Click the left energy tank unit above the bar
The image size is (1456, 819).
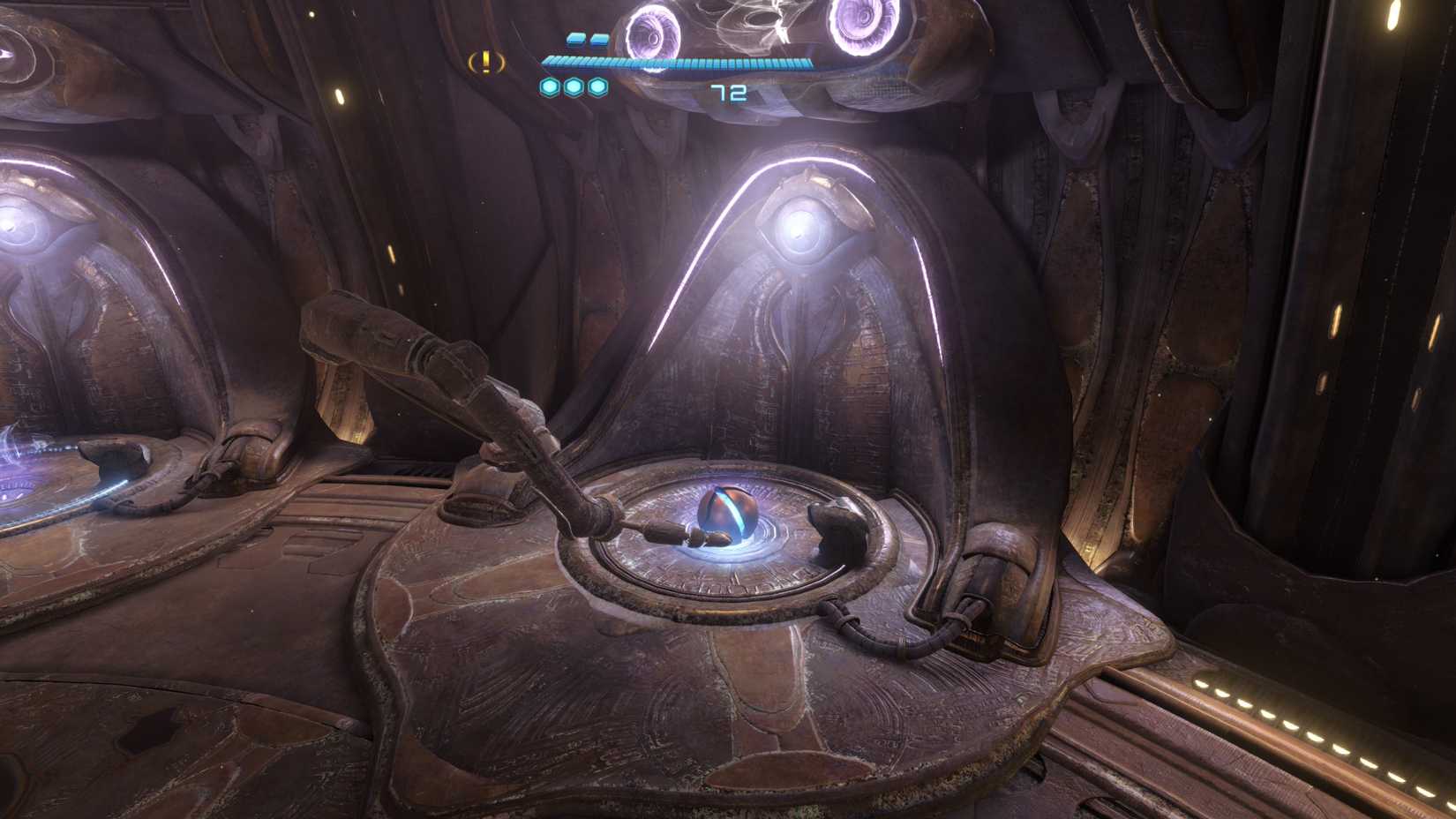click(x=574, y=38)
